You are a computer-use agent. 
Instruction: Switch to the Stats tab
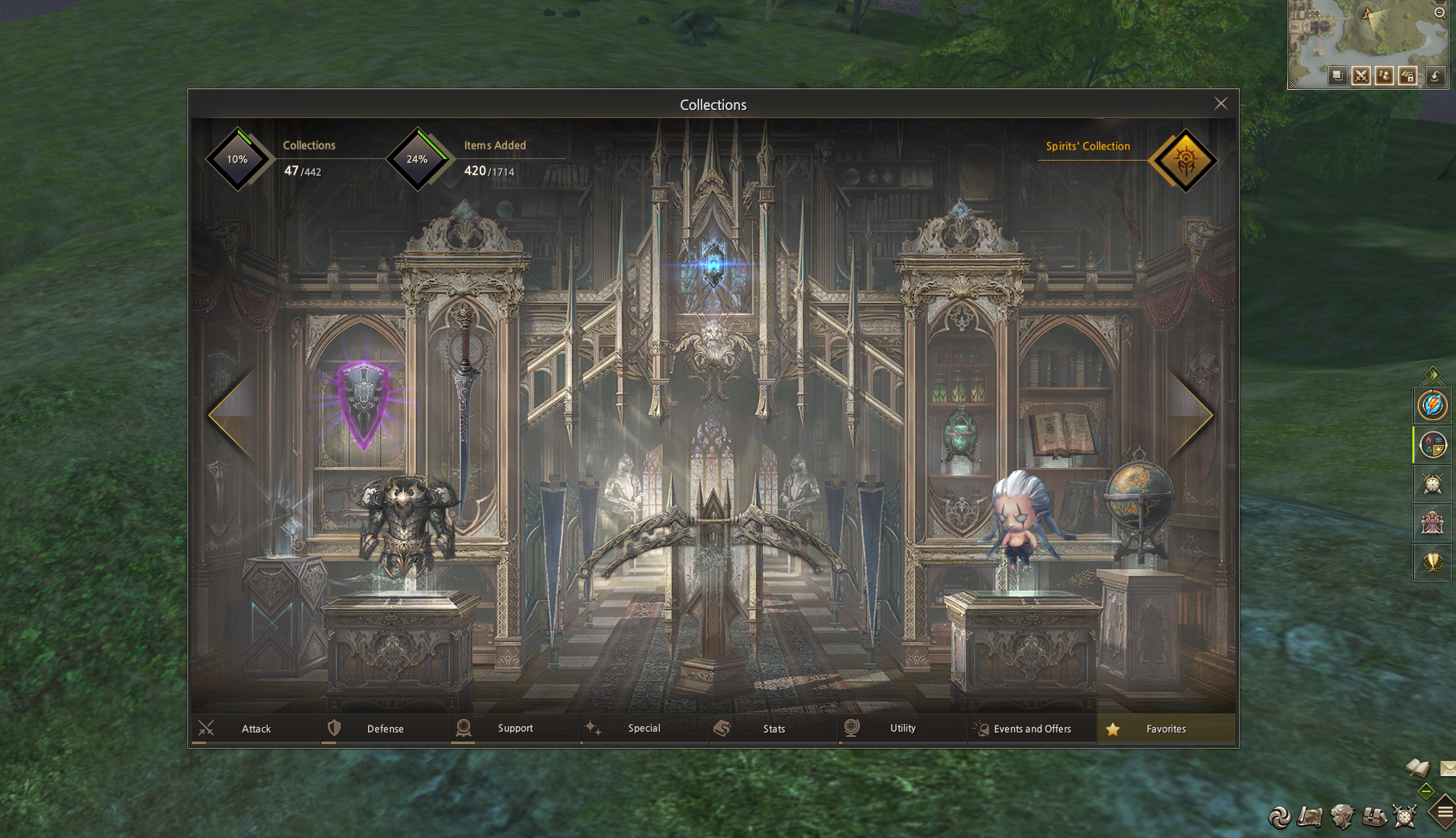click(x=773, y=729)
